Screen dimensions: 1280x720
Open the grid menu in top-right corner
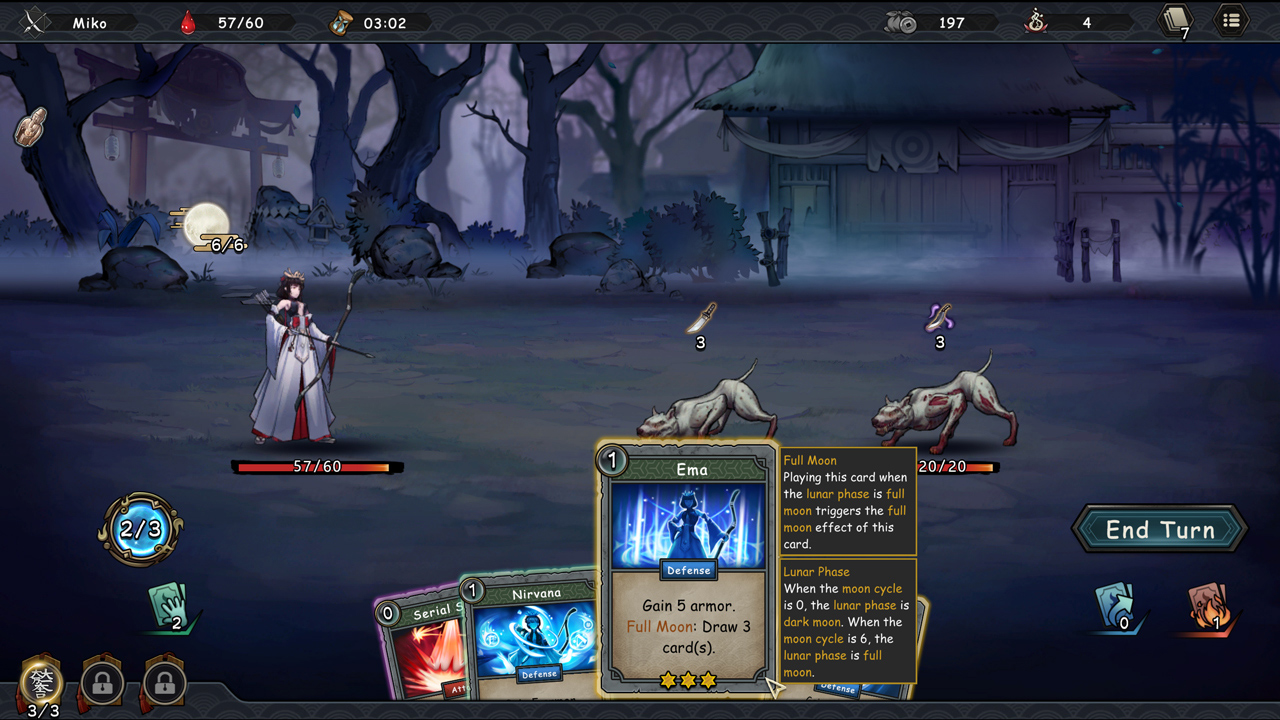(x=1230, y=20)
